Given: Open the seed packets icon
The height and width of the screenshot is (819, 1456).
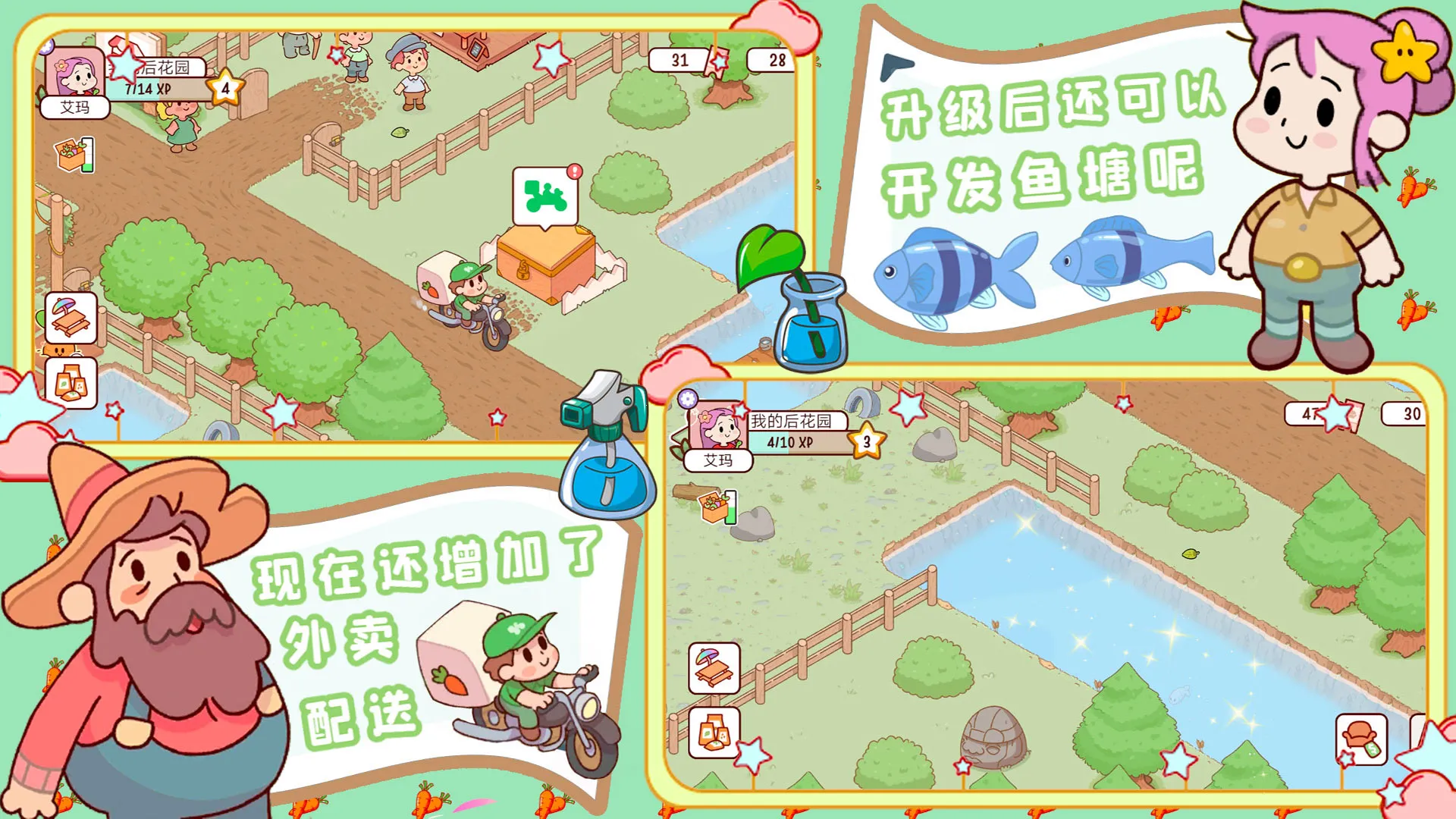Looking at the screenshot, I should coord(72,383).
